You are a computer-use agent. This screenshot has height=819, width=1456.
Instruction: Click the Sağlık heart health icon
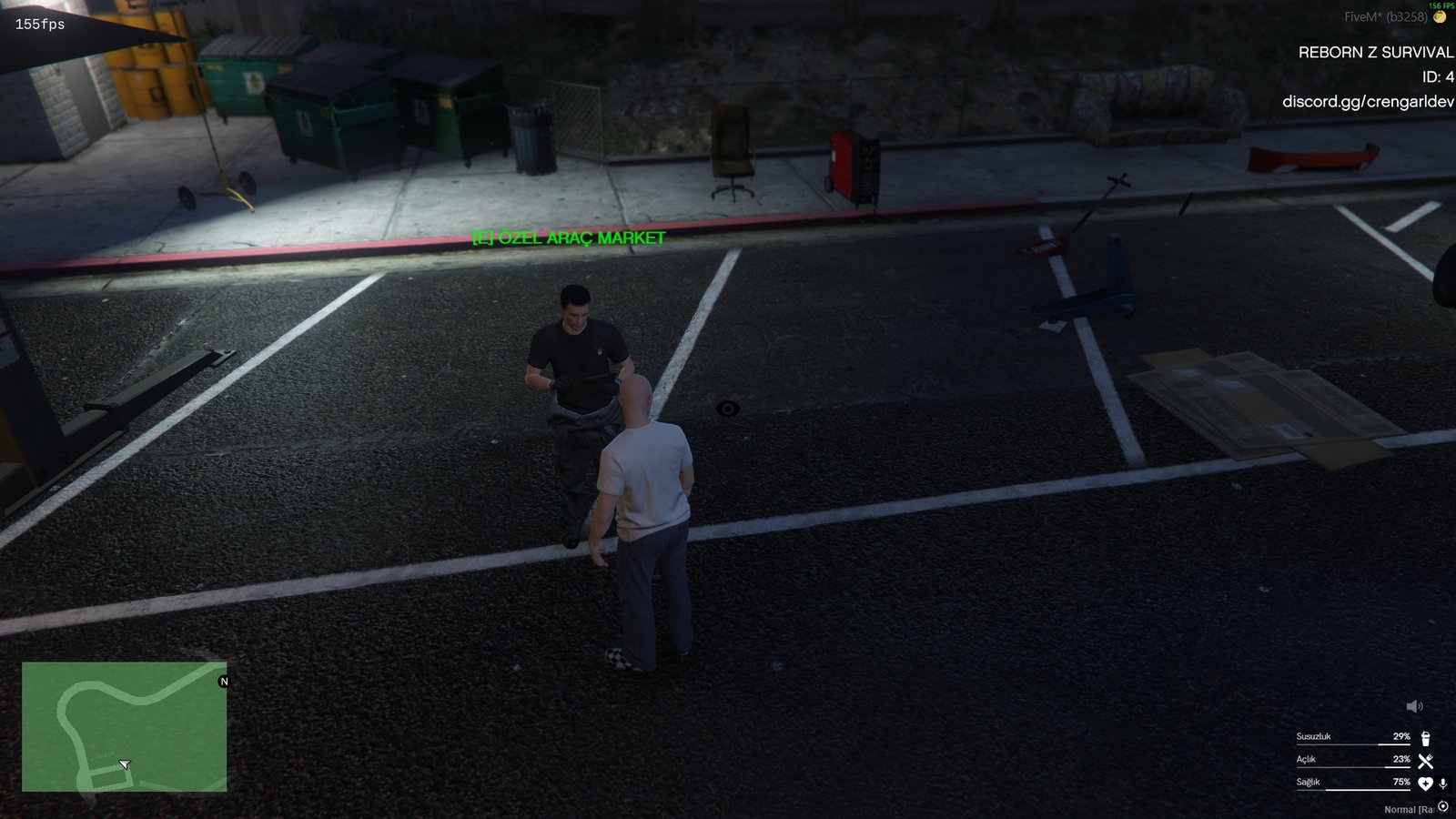(1426, 784)
